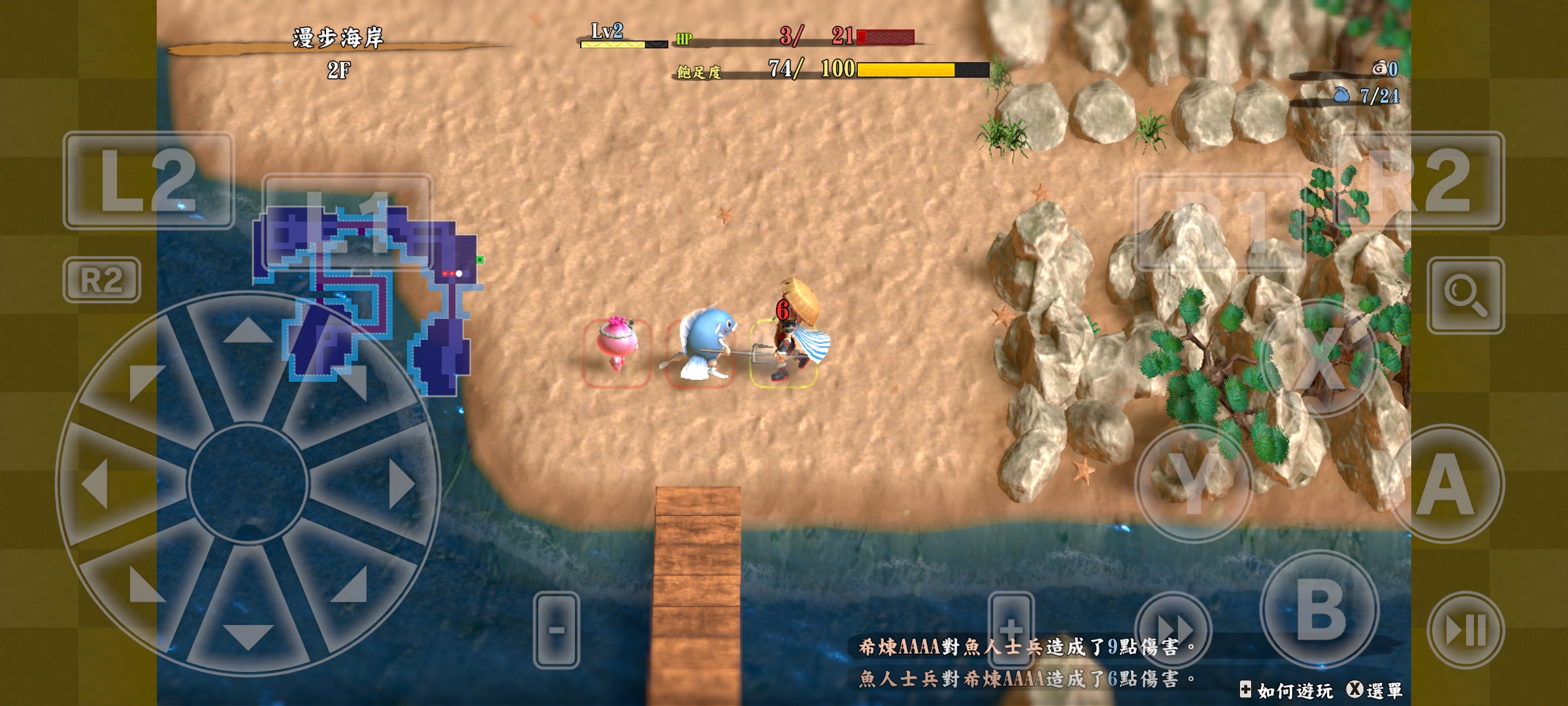This screenshot has height=706, width=1568.
Task: Click the plus button
Action: click(x=1011, y=630)
